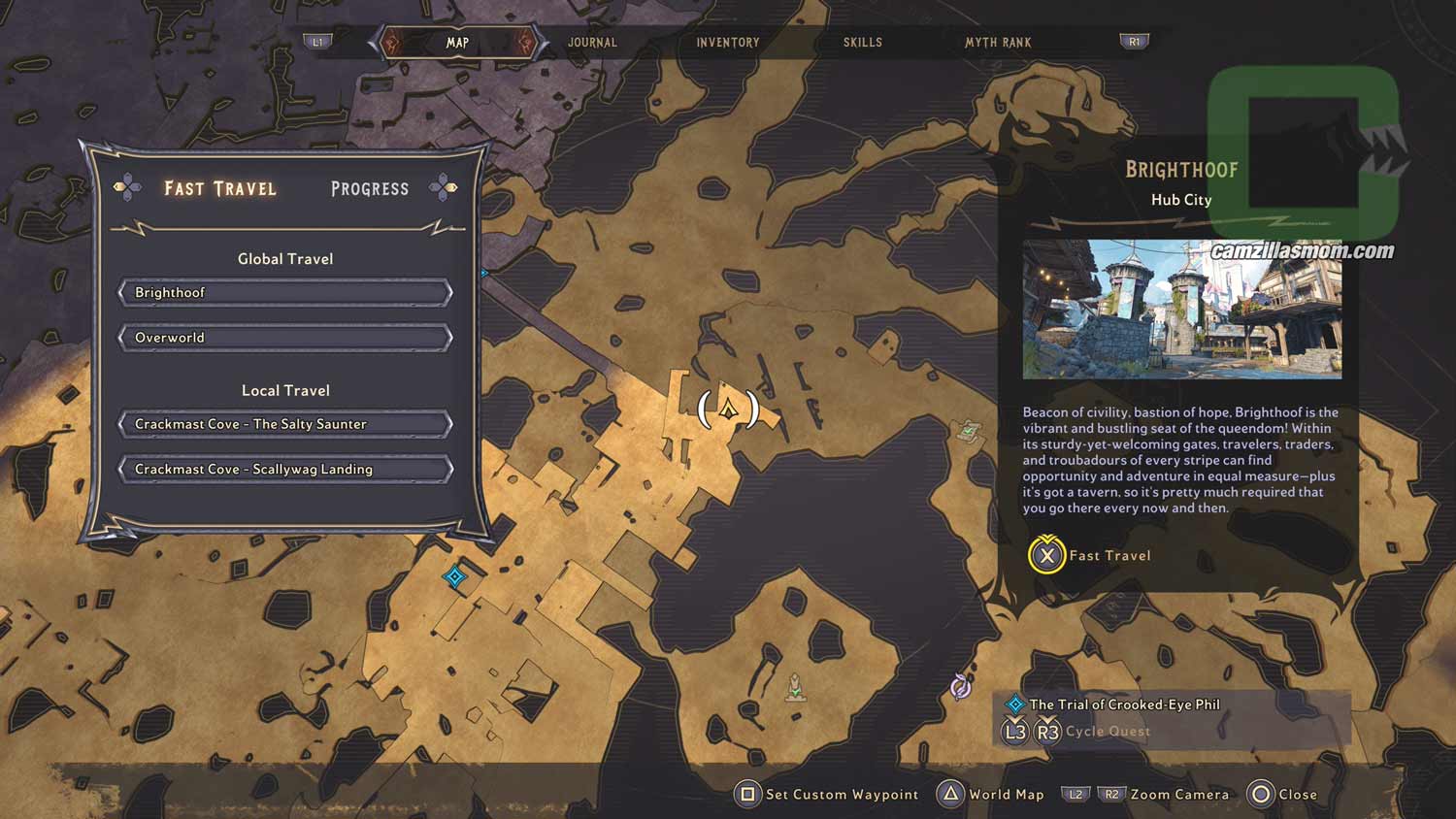Click the blue diamond quest marker on map
The height and width of the screenshot is (819, 1456).
click(454, 577)
